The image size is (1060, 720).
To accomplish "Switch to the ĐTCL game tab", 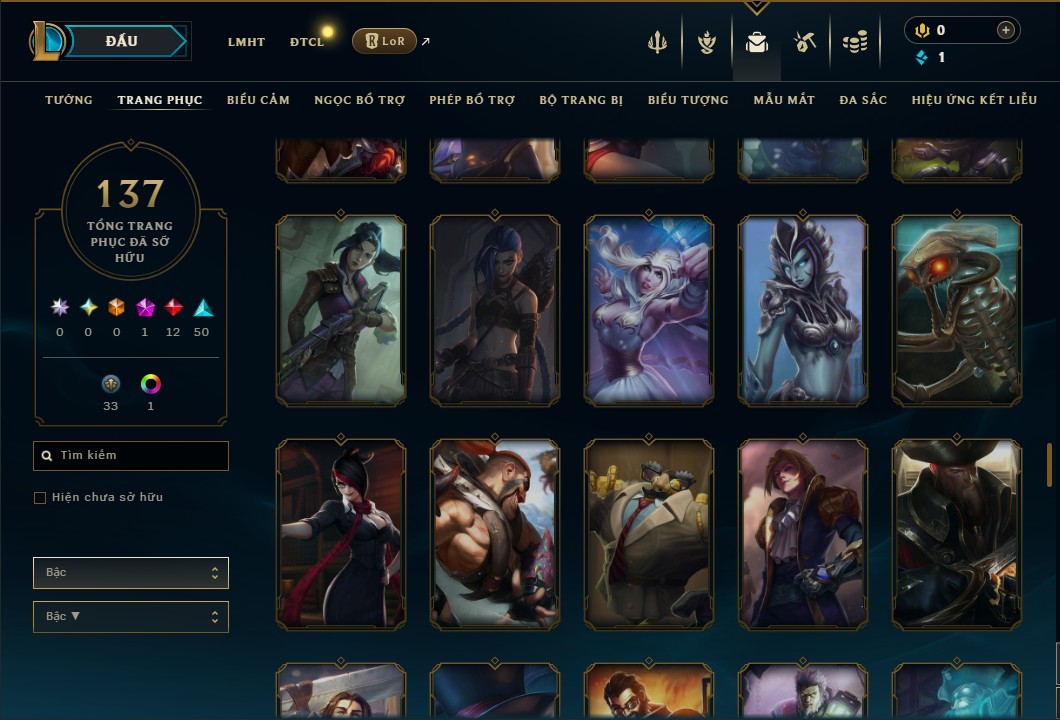I will (307, 42).
